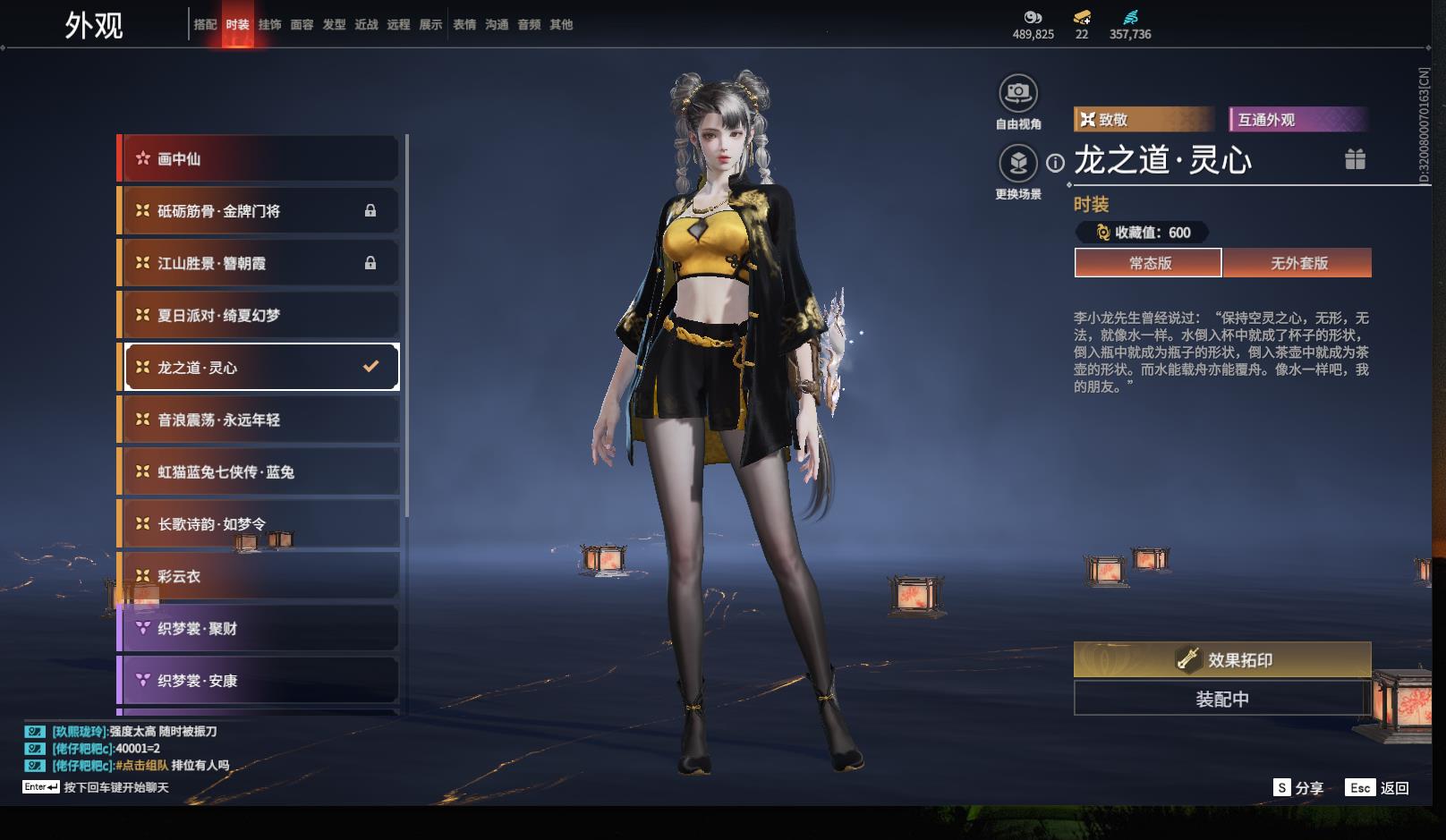Open the 更换场景 scene changer
Screen dimensions: 1446x840
tap(1018, 163)
